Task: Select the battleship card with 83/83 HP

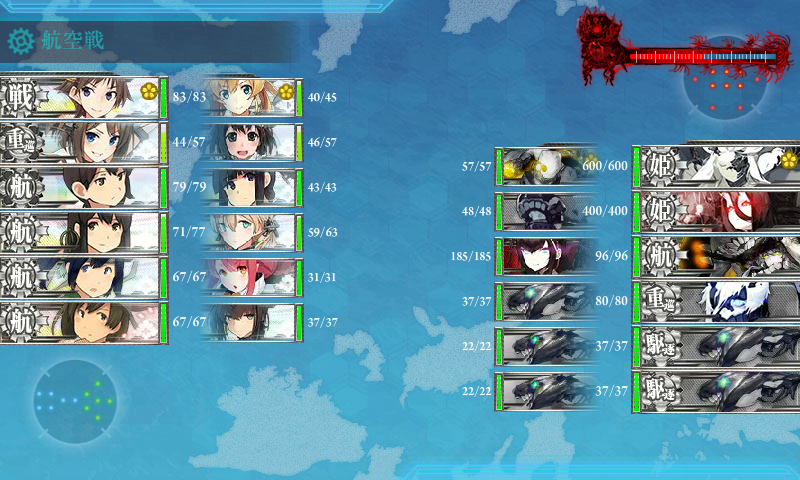Action: (x=82, y=97)
